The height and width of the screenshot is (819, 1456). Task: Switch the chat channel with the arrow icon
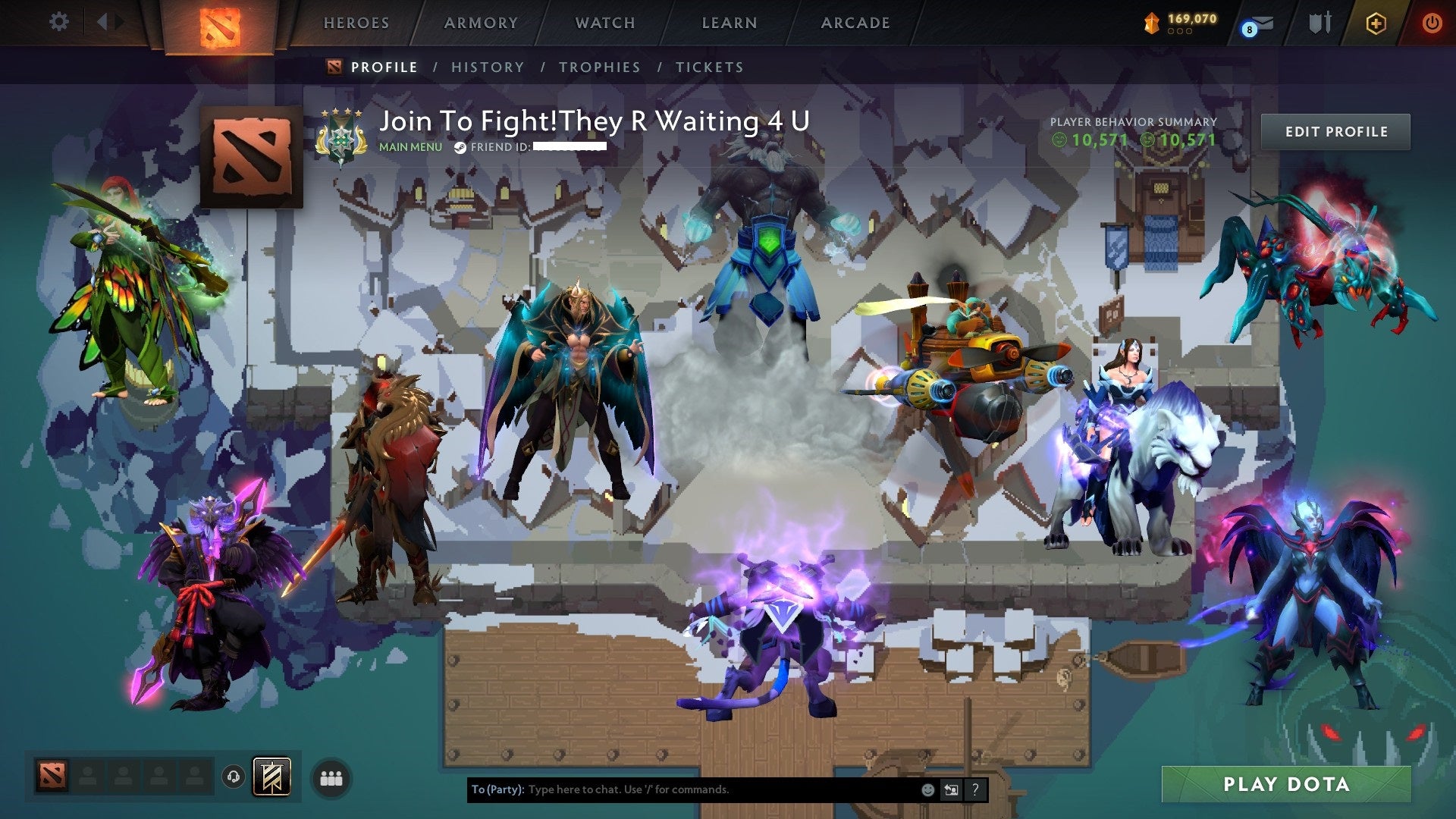point(951,789)
